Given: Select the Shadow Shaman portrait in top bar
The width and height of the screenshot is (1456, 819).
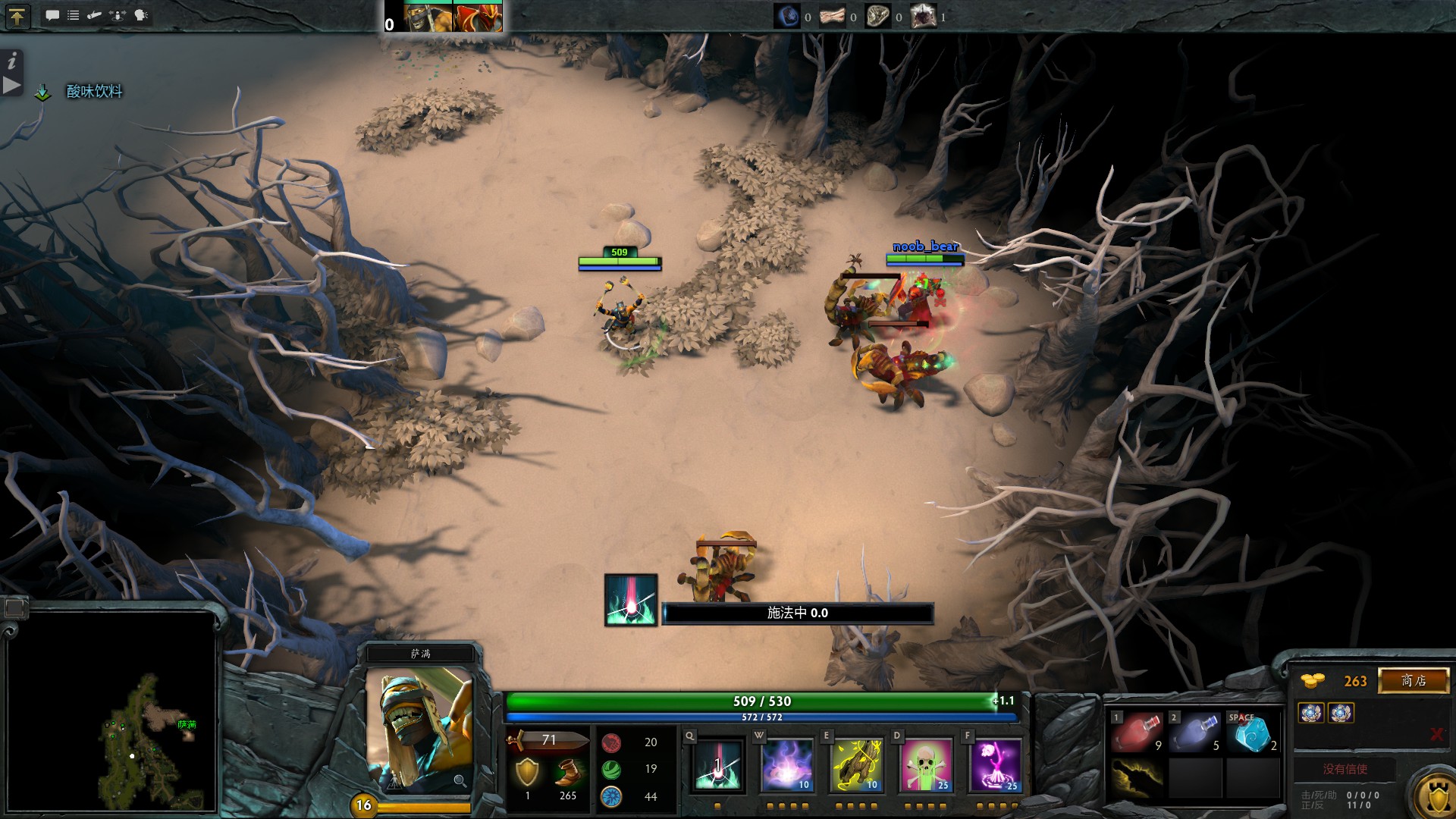Looking at the screenshot, I should click(x=428, y=17).
